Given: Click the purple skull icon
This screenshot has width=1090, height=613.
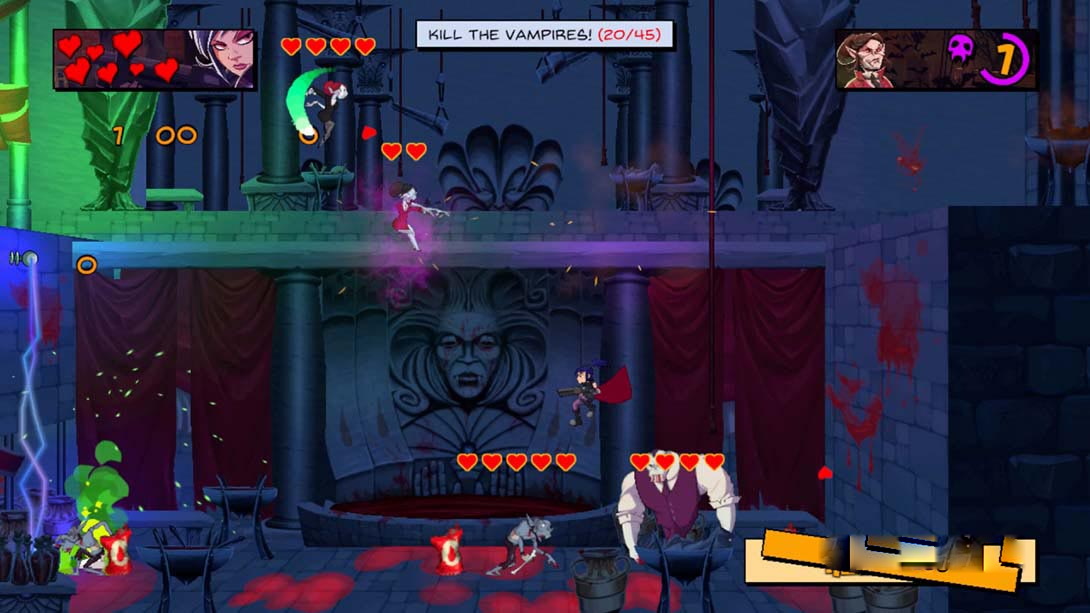Looking at the screenshot, I should point(960,49).
